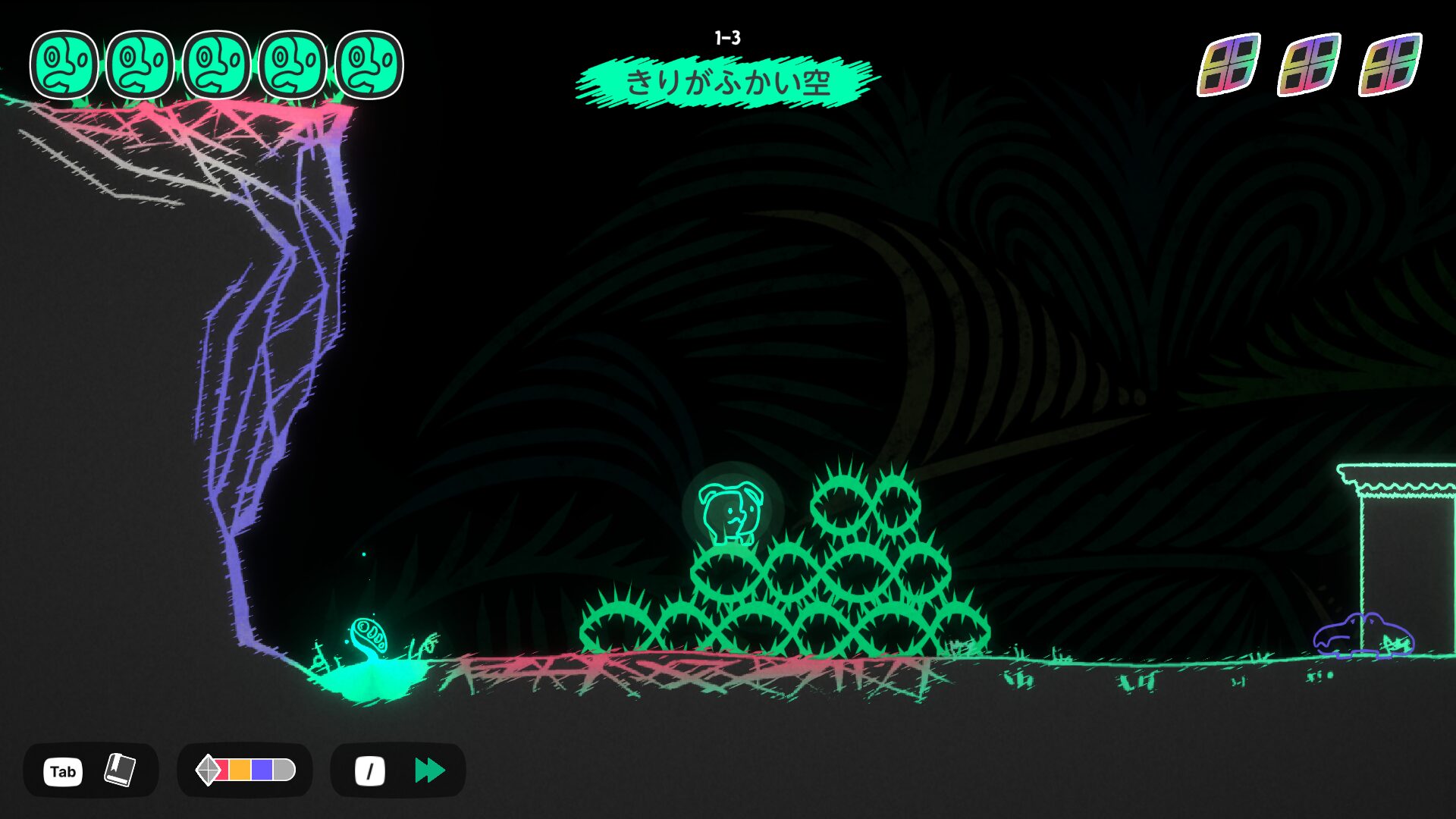Viewport: 1456px width, 819px height.
Task: Click the Tab key prompt badge
Action: [x=62, y=770]
